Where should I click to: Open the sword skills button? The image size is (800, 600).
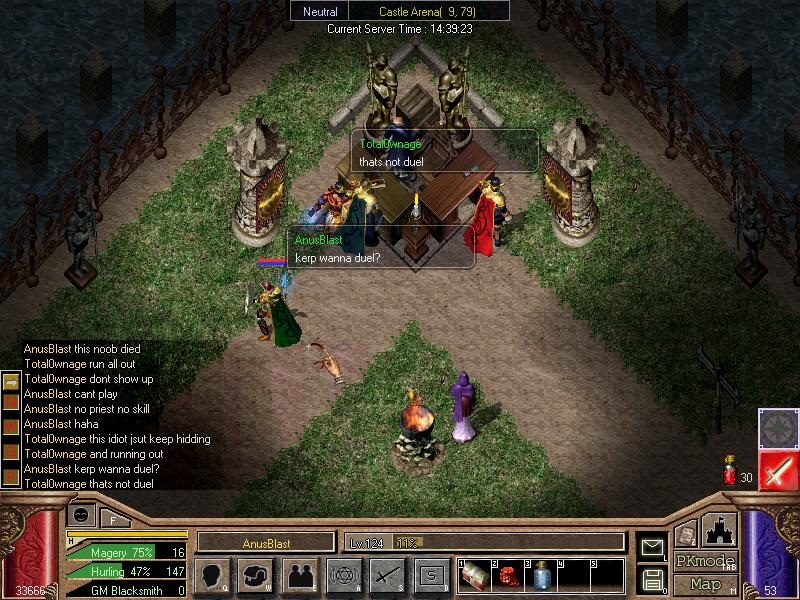point(386,575)
